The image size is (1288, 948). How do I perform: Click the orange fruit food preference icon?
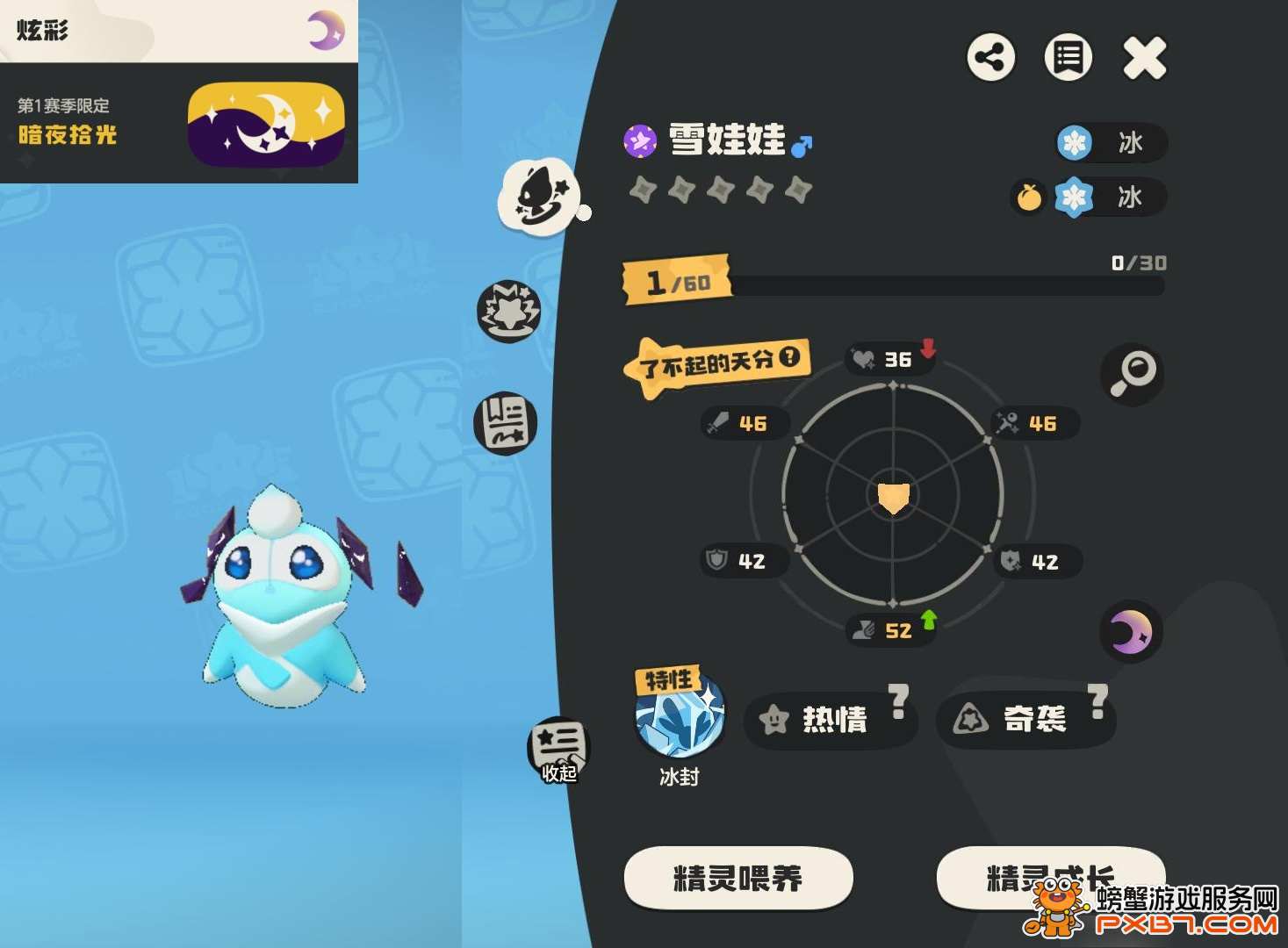(x=1028, y=198)
